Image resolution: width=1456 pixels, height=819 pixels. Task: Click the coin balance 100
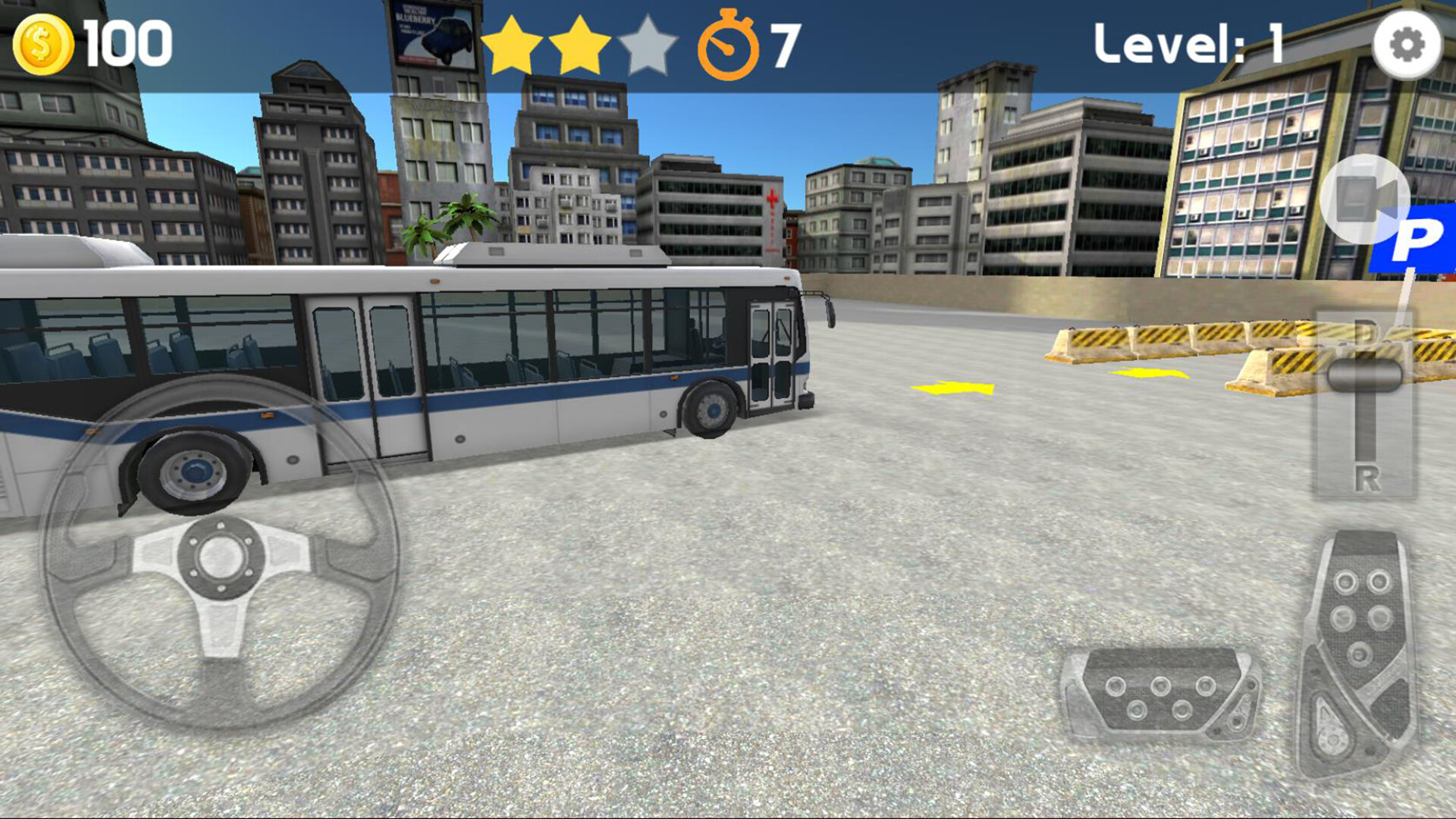click(x=125, y=43)
